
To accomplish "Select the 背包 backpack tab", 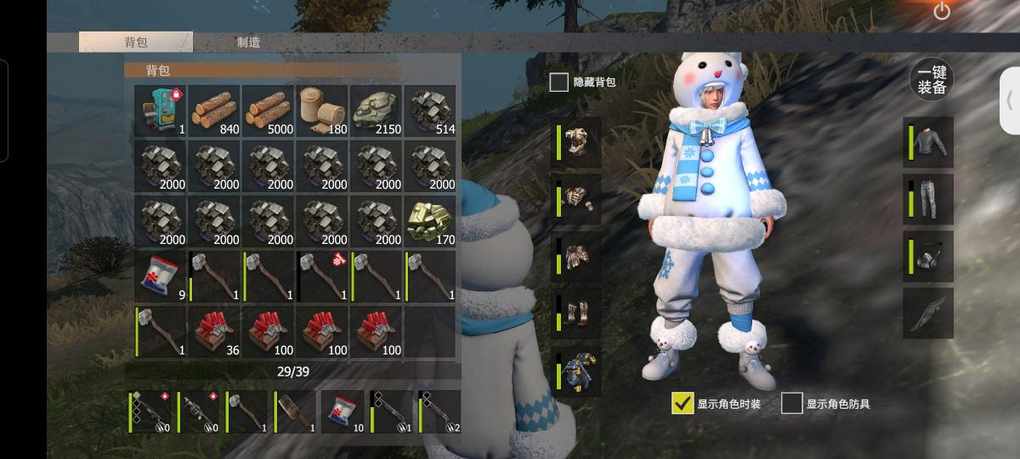I will [x=136, y=42].
